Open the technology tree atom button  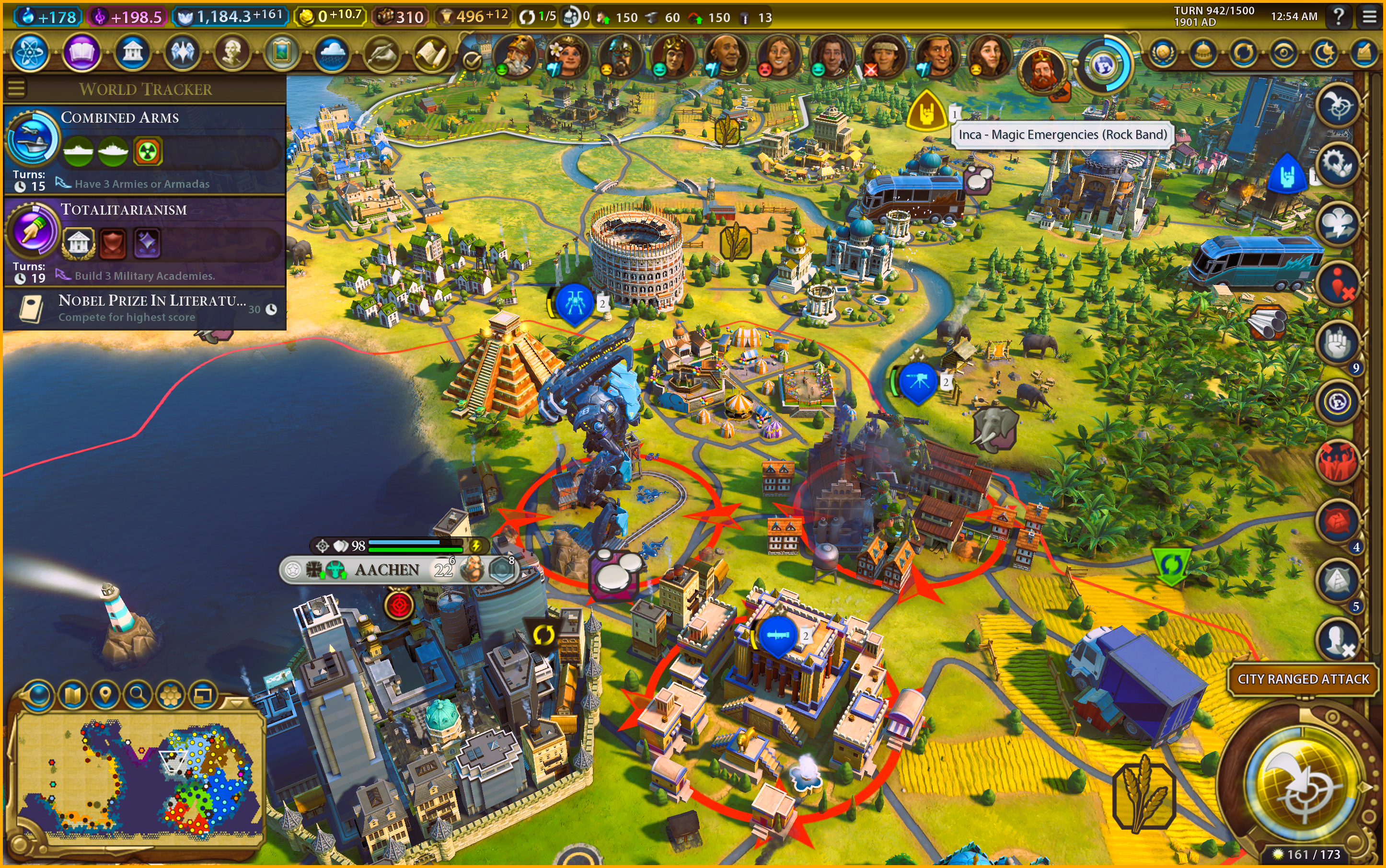(x=29, y=53)
